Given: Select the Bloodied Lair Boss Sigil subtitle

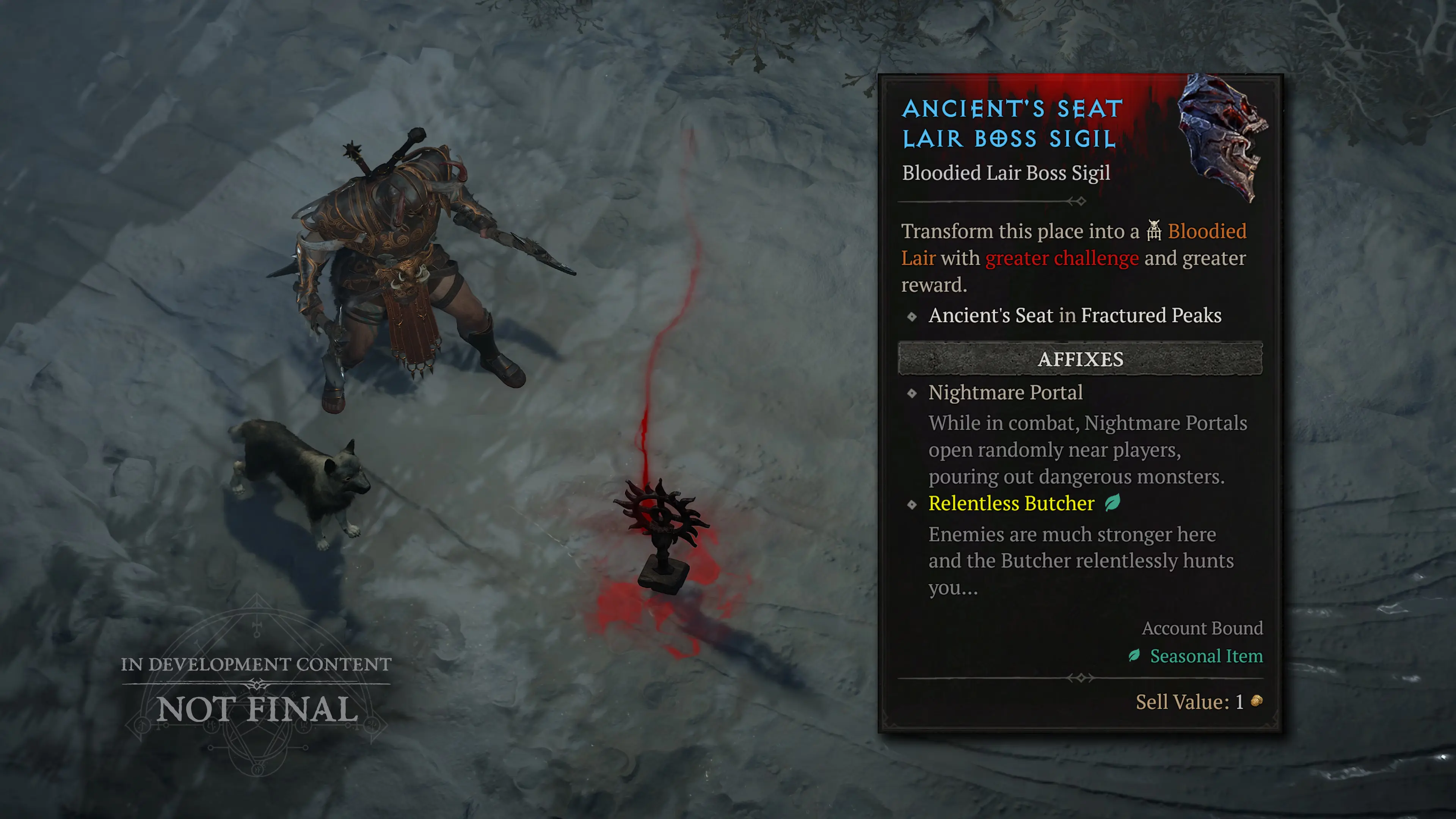Looking at the screenshot, I should pos(1006,173).
